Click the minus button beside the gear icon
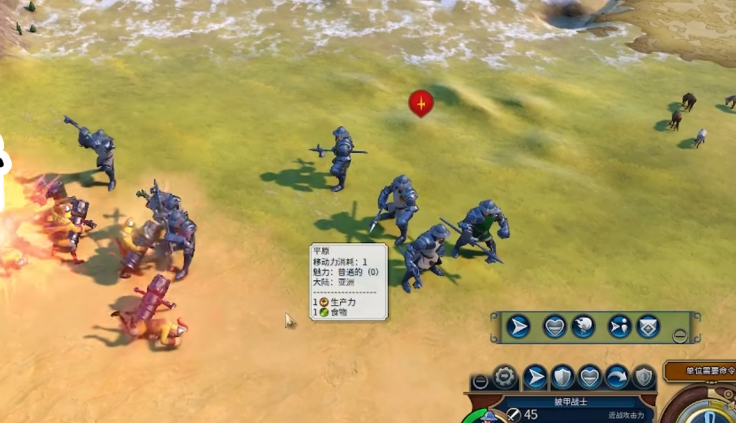Viewport: 736px width, 423px height. point(481,381)
